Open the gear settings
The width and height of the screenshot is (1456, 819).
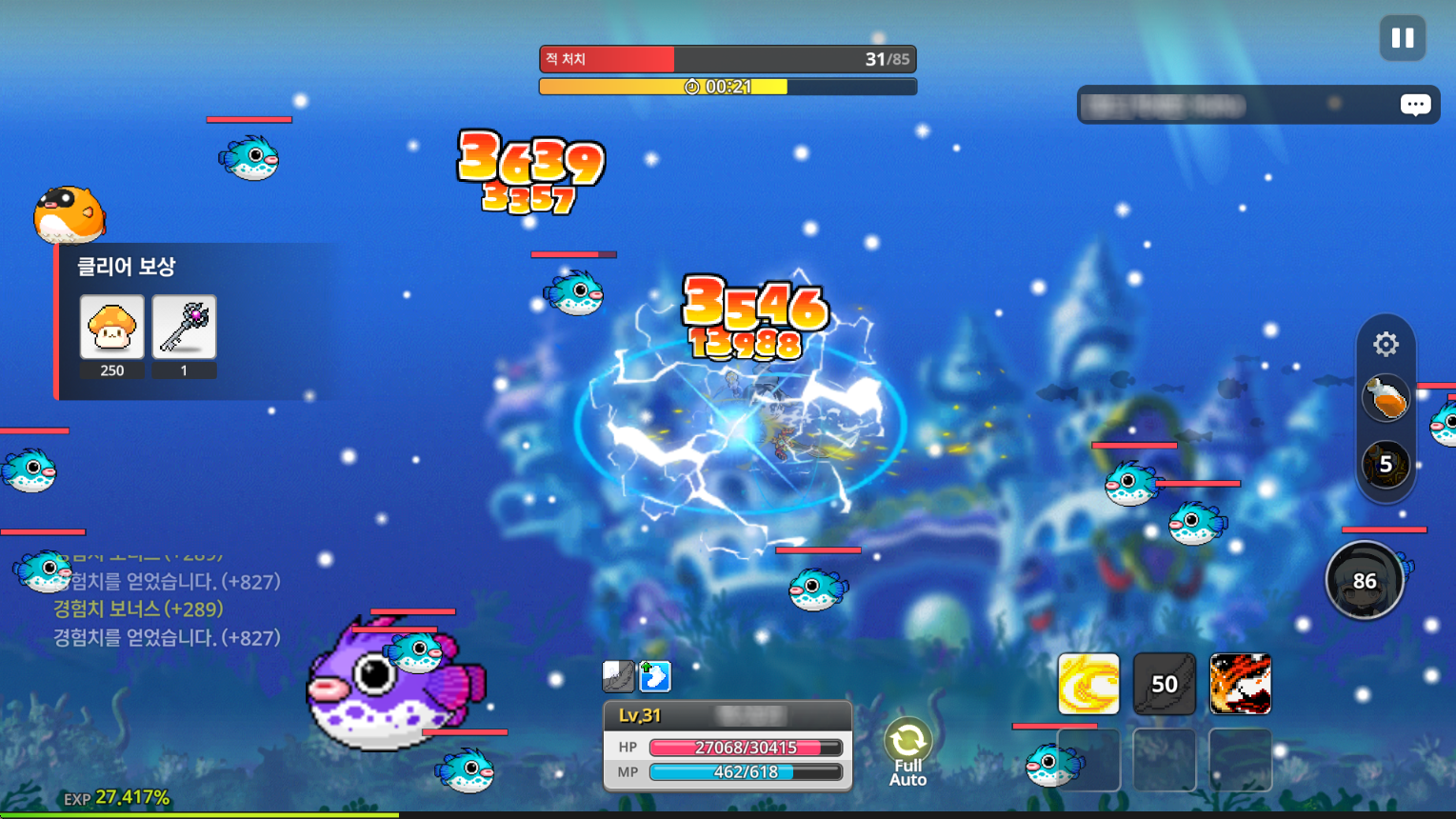coord(1386,344)
